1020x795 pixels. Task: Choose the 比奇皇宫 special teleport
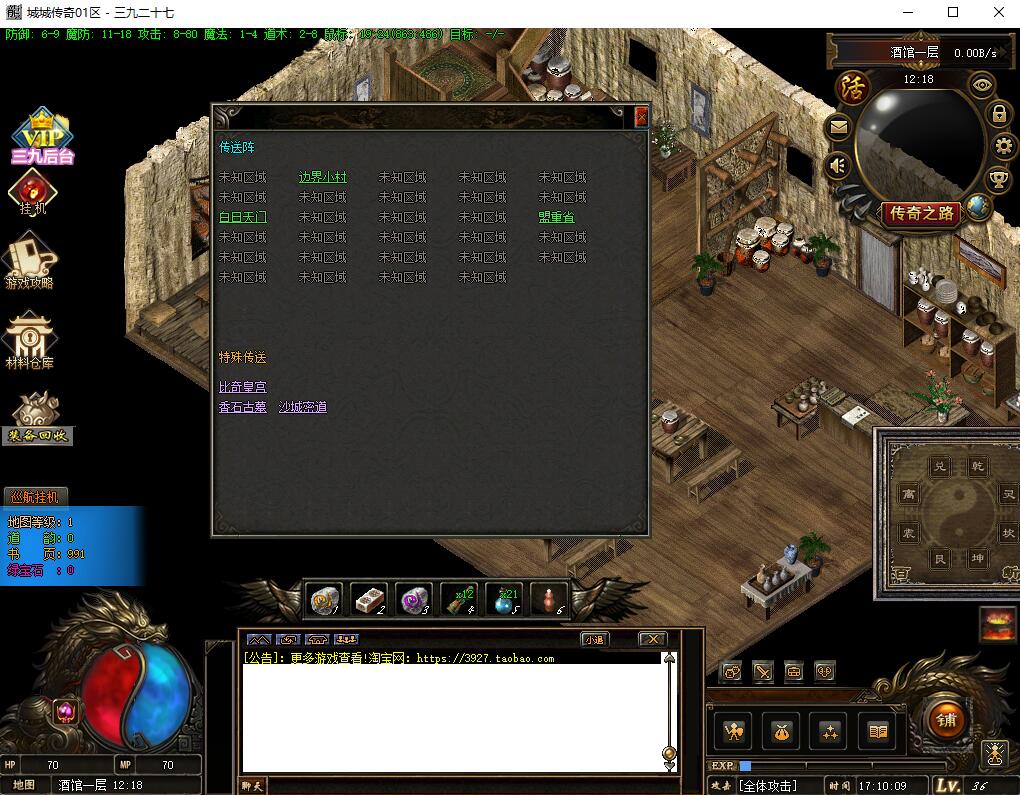(x=243, y=387)
